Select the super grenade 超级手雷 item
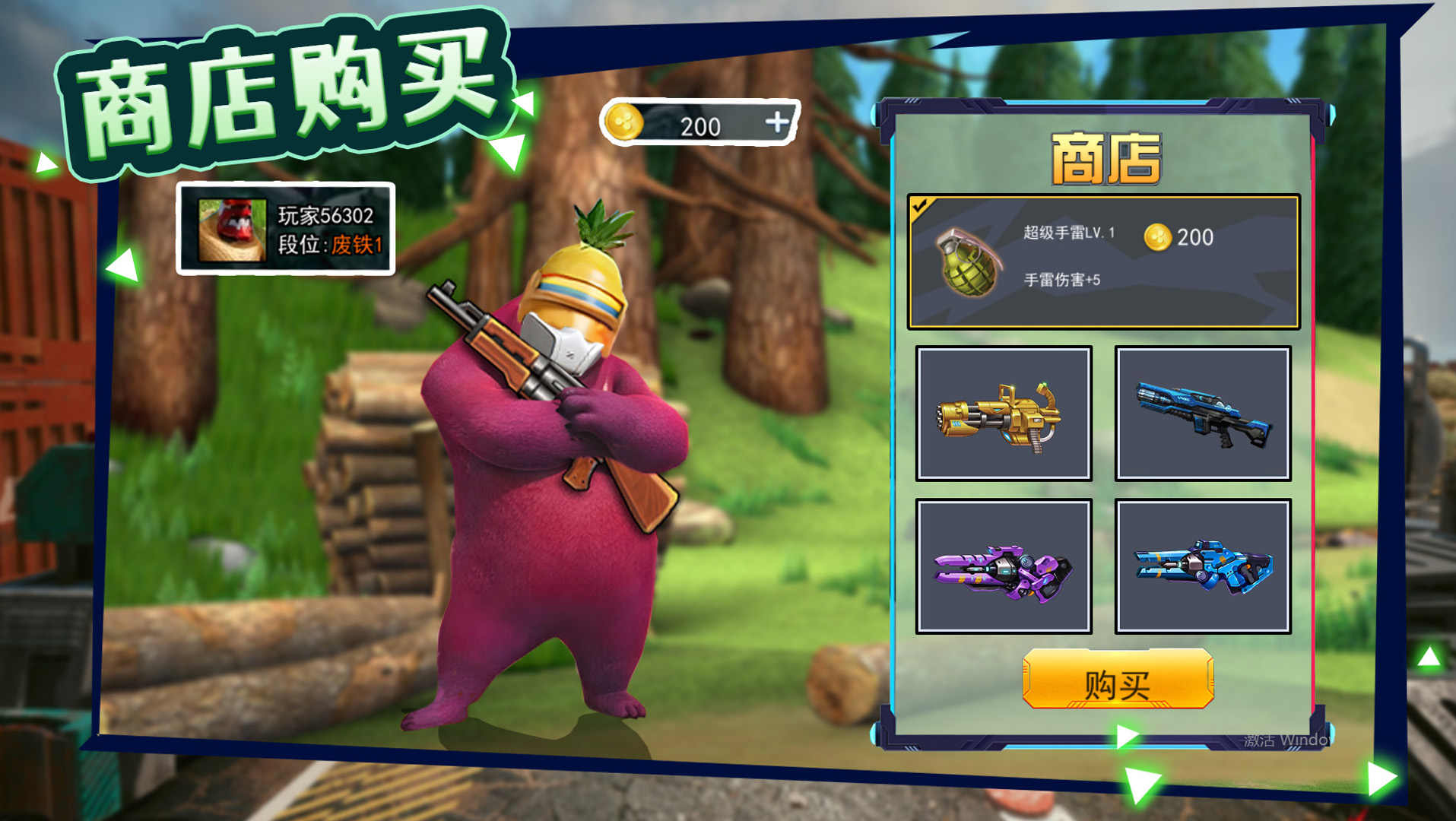The width and height of the screenshot is (1456, 821). coord(1103,262)
